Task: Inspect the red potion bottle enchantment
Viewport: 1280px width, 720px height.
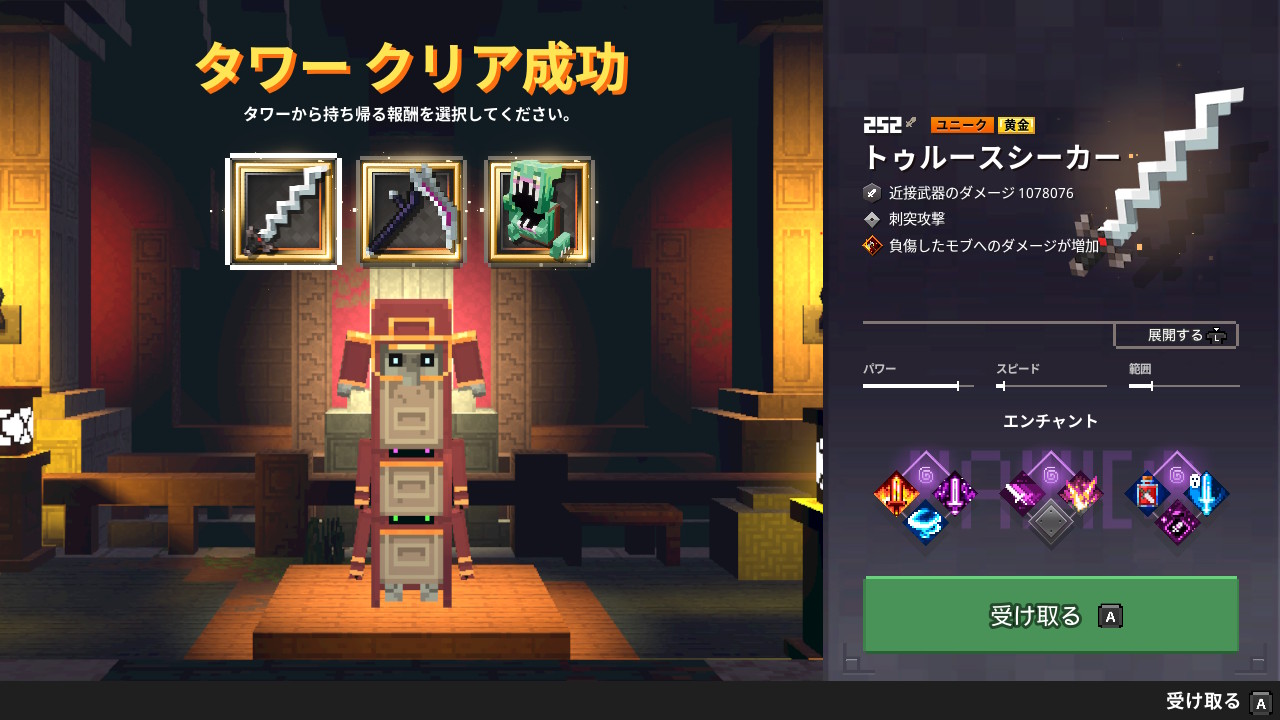Action: (x=1148, y=493)
